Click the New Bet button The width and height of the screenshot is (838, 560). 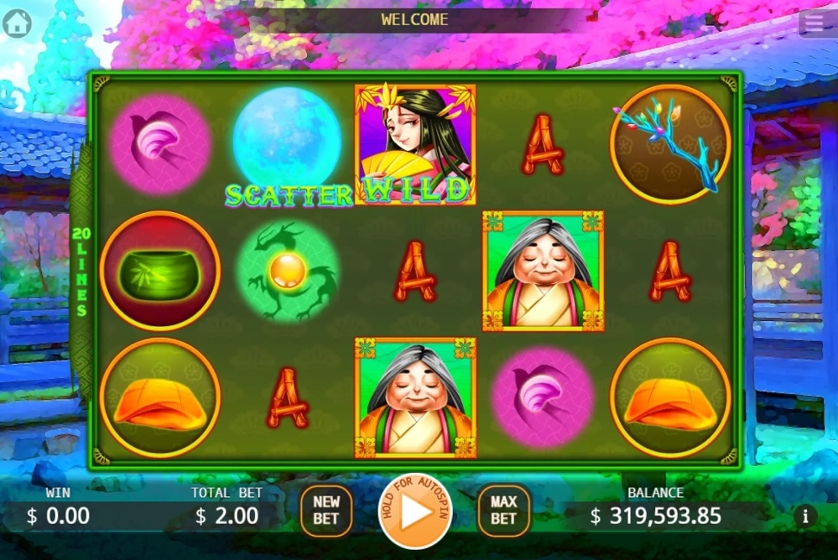tap(326, 510)
